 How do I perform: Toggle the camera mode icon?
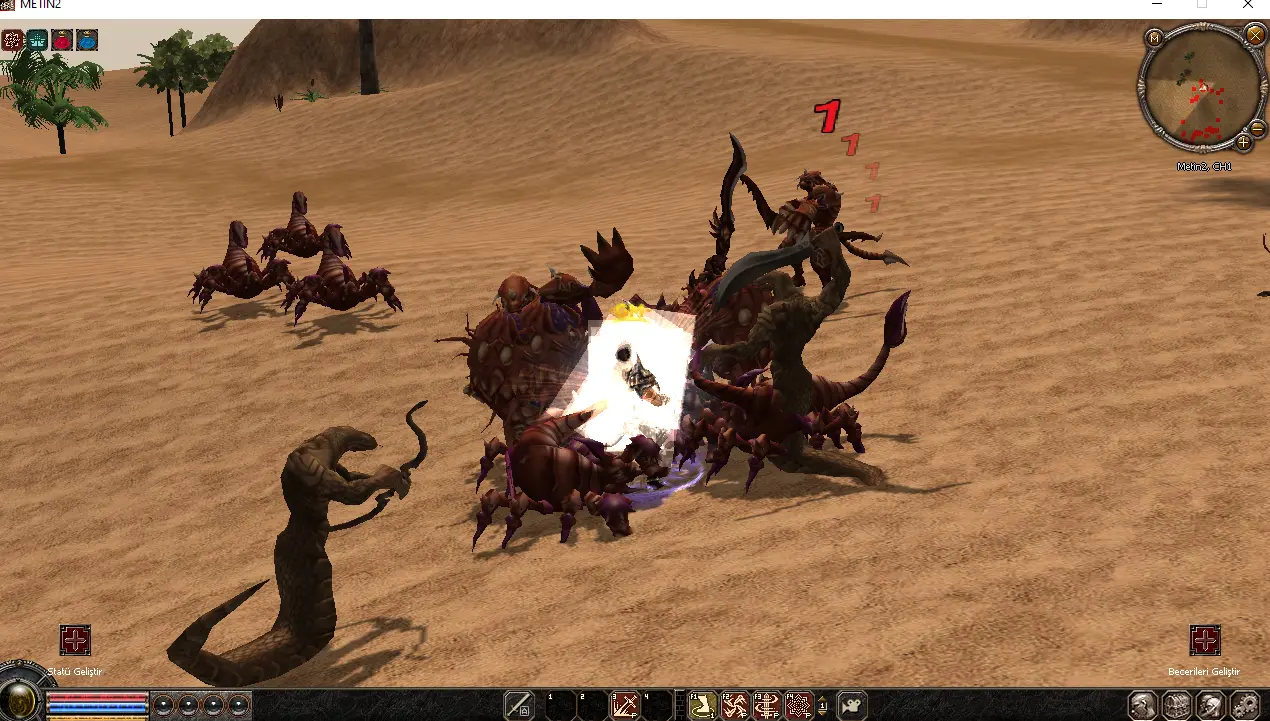coord(852,705)
